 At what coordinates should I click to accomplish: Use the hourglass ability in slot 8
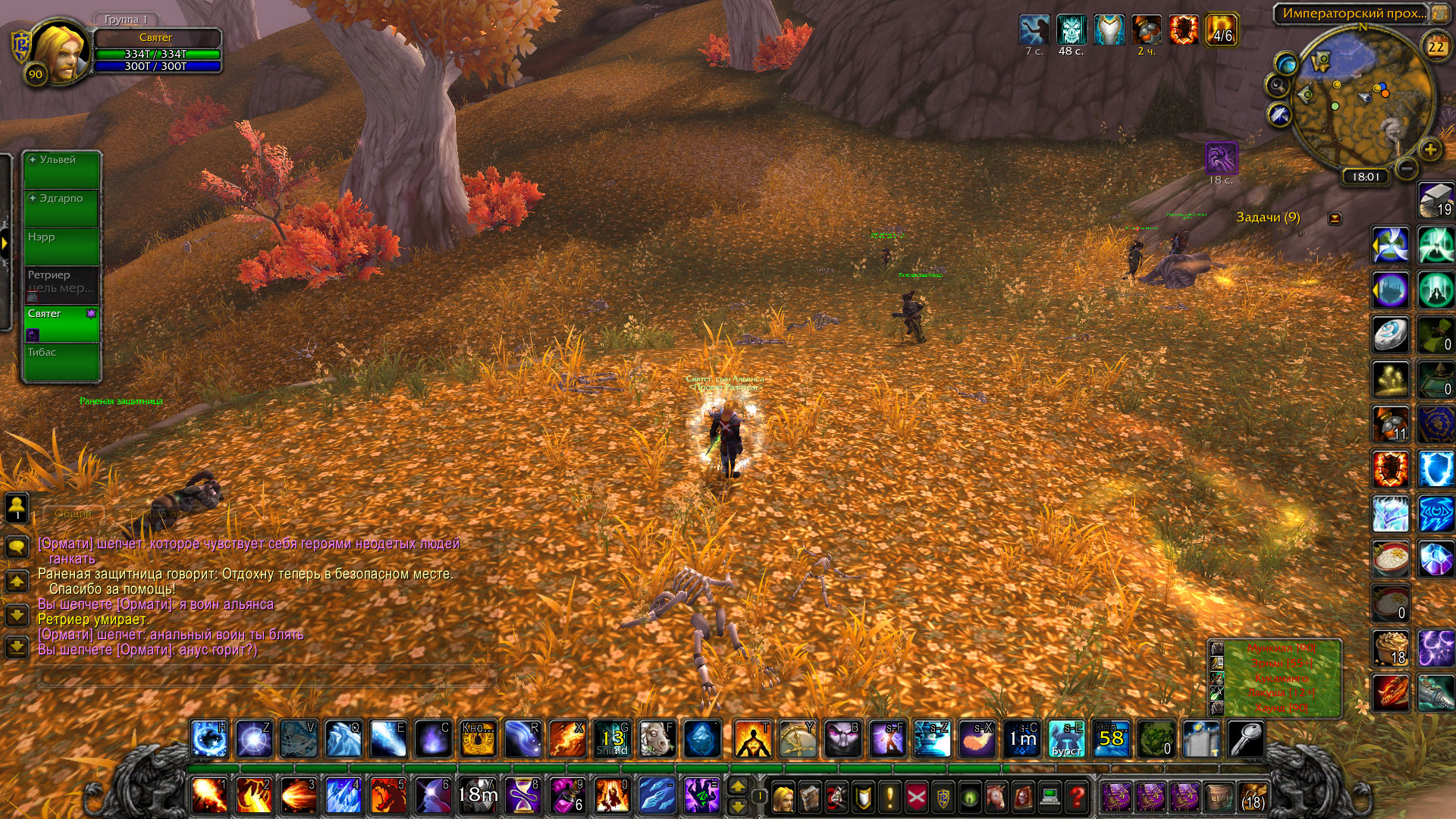pos(523,795)
